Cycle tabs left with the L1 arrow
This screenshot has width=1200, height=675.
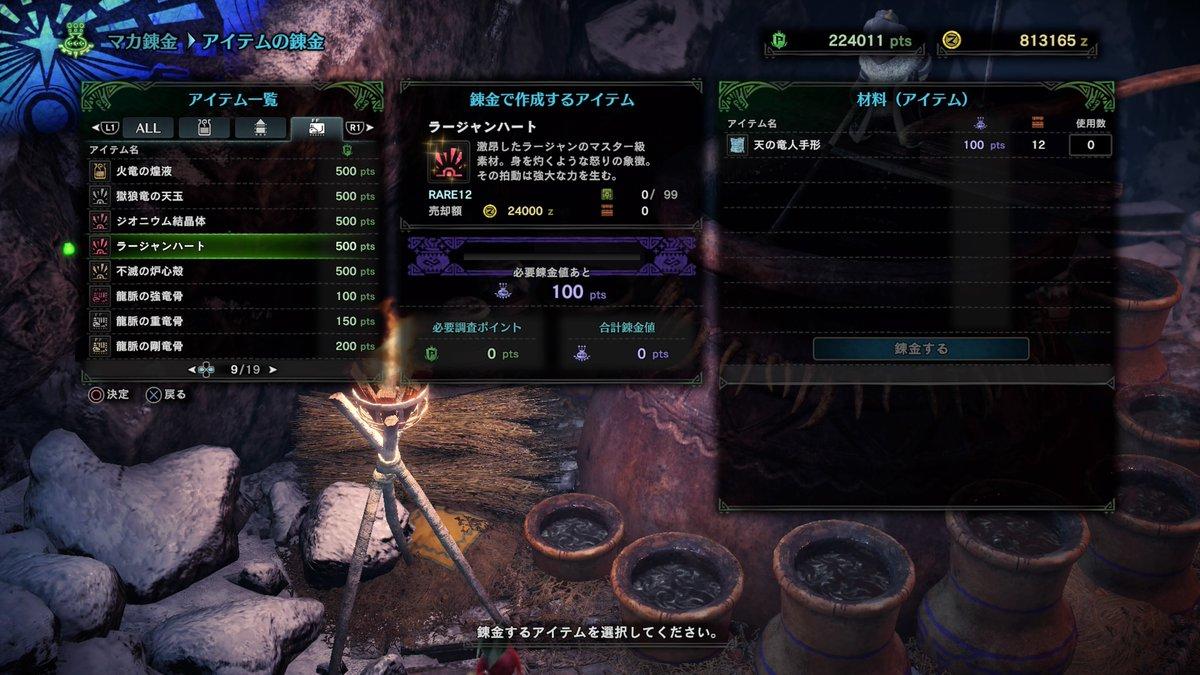(103, 128)
